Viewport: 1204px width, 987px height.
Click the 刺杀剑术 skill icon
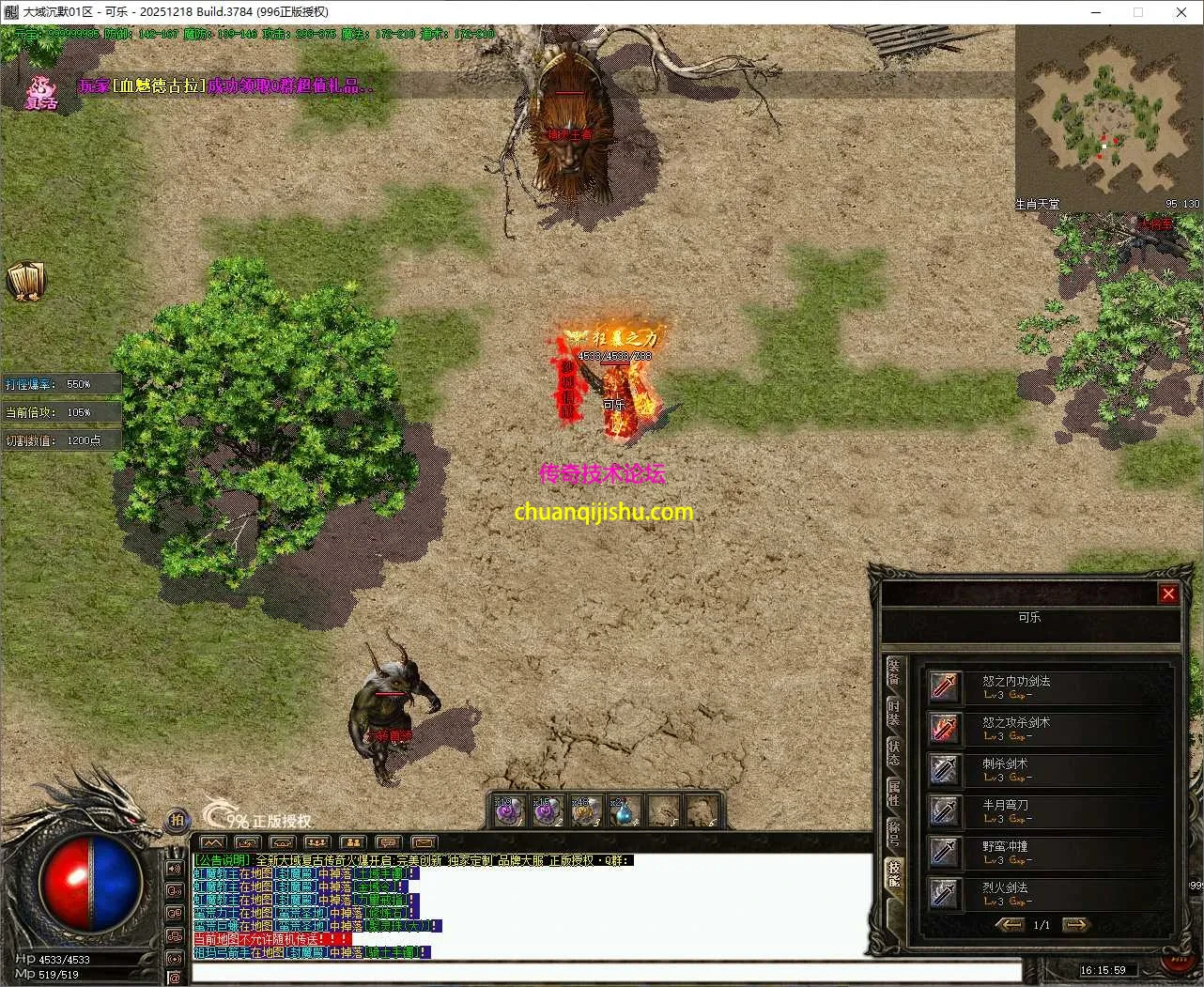(945, 769)
